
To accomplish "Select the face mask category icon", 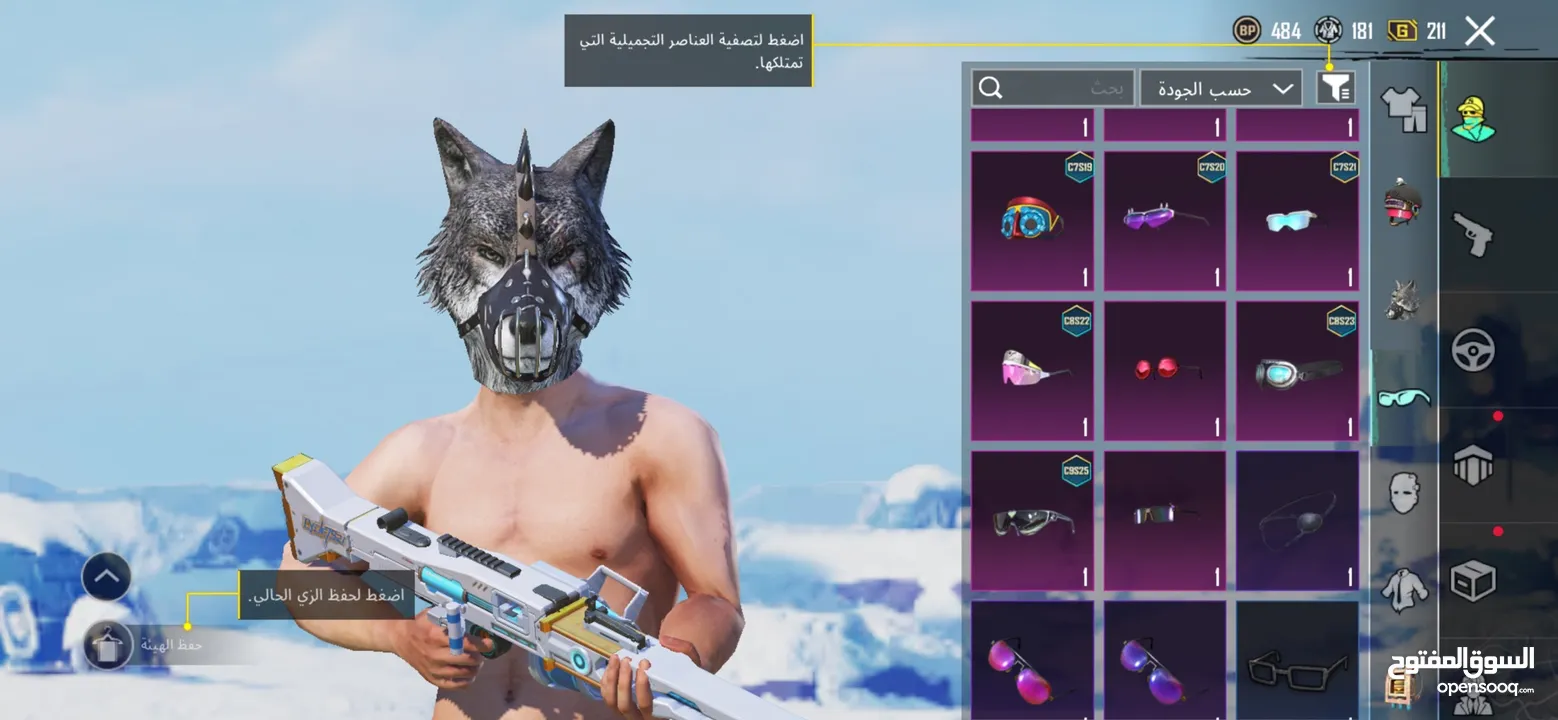I will point(1404,495).
